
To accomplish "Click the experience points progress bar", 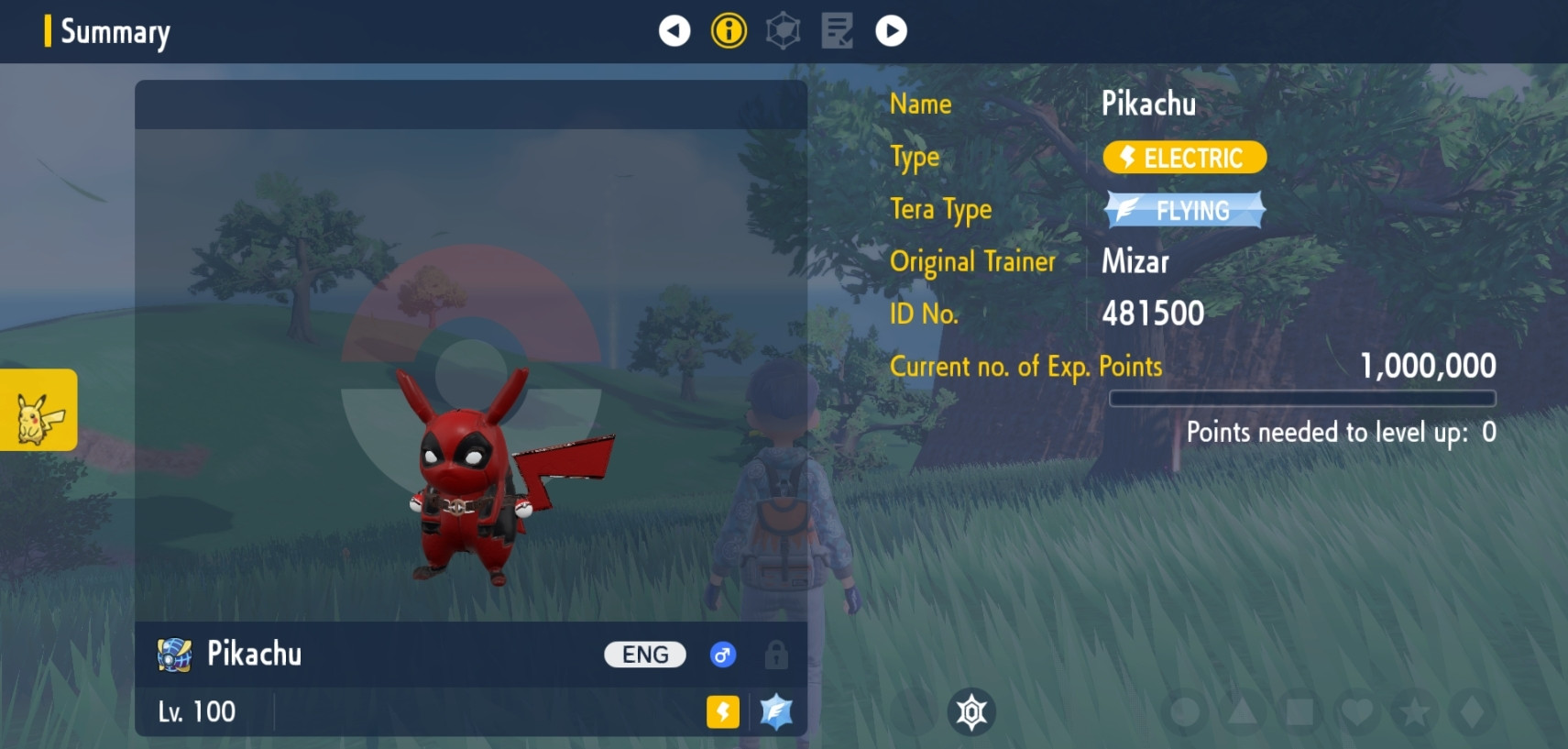I will (1301, 399).
